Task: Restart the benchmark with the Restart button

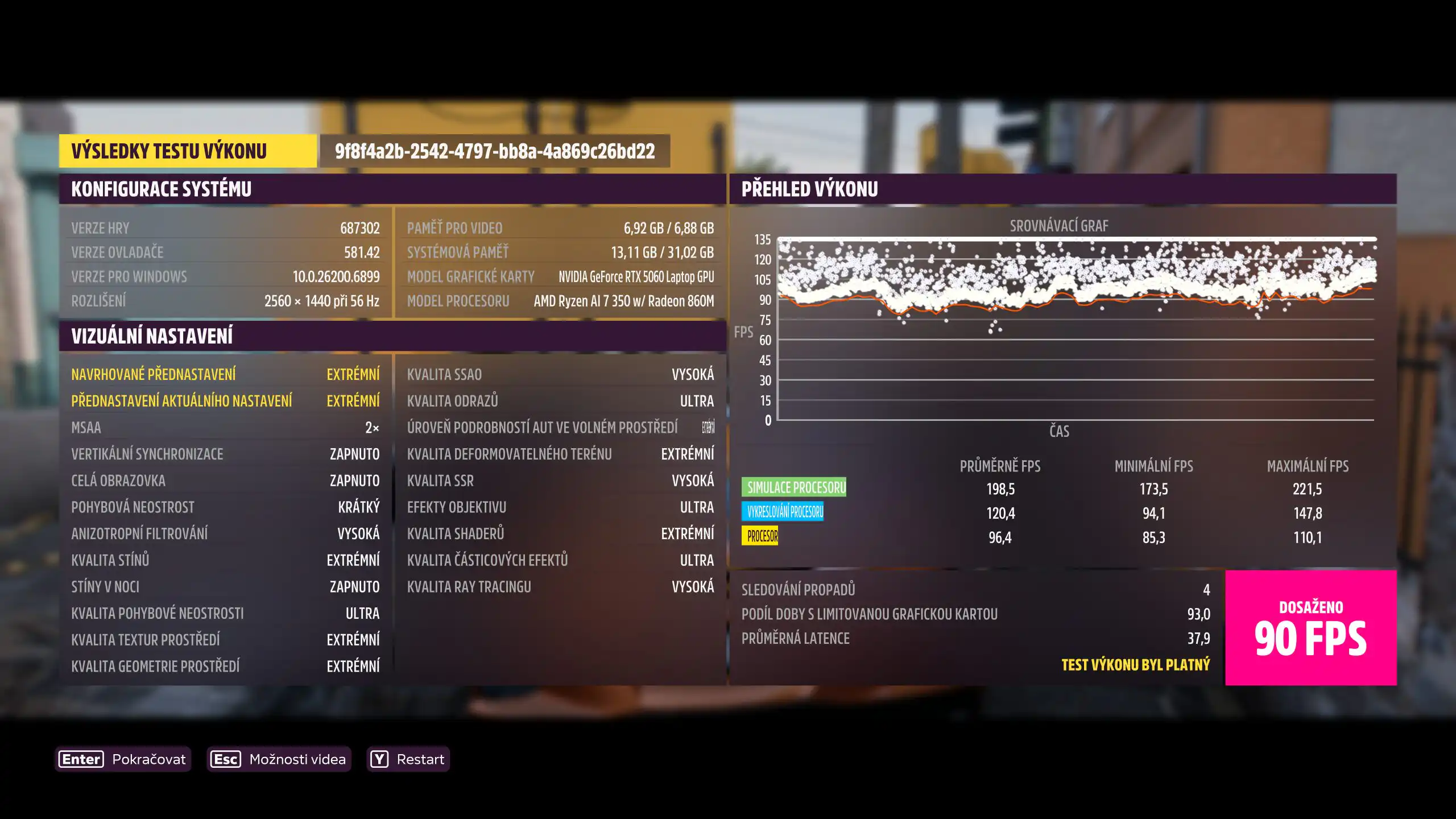Action: (x=408, y=759)
